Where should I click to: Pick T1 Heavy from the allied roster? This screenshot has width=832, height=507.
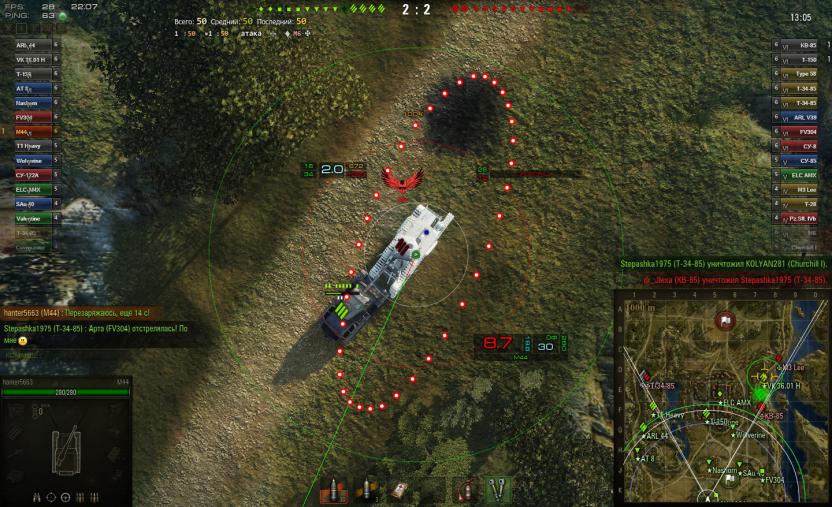pos(30,146)
